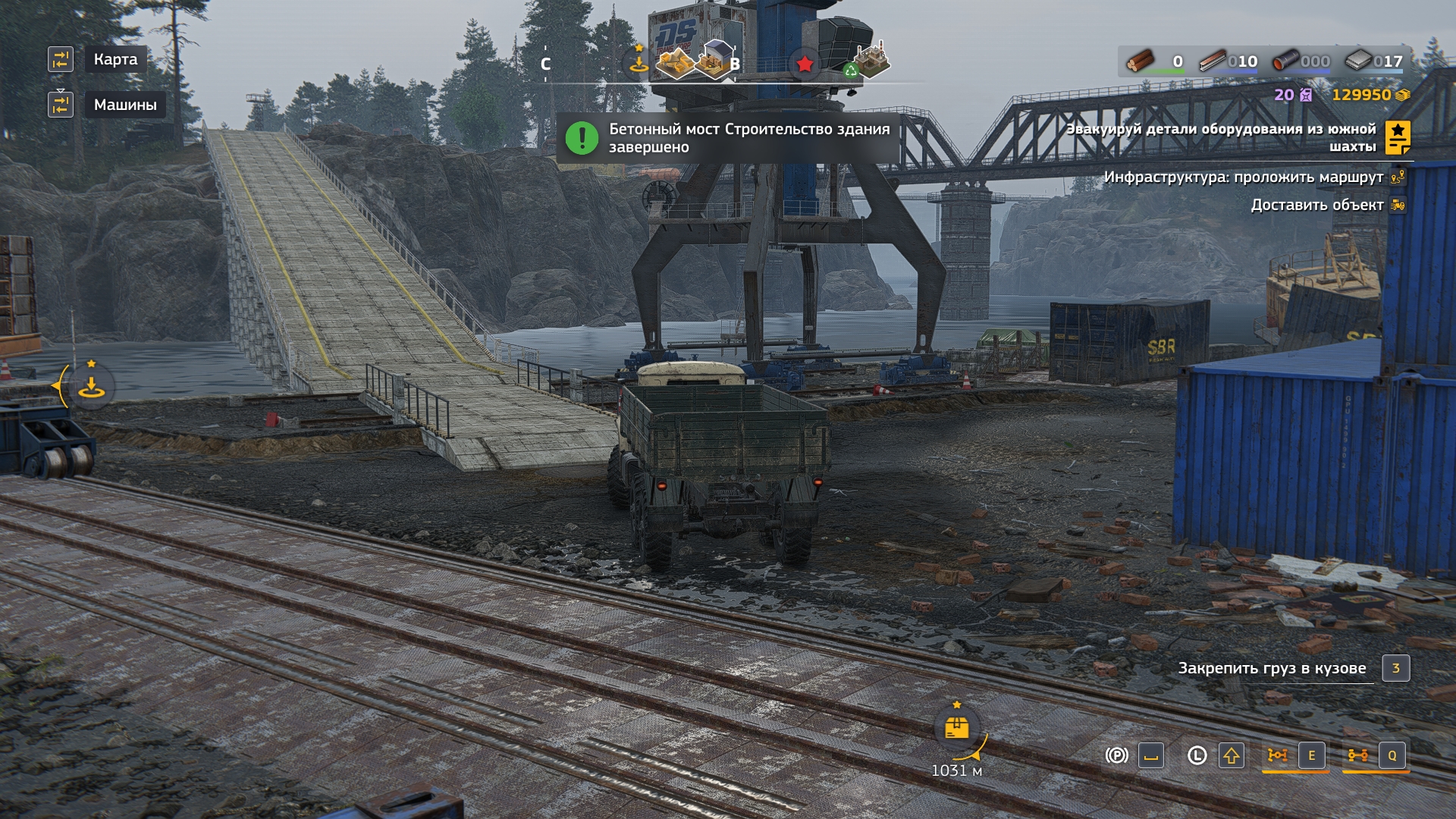
Task: Open the Карта map view
Action: coord(115,59)
